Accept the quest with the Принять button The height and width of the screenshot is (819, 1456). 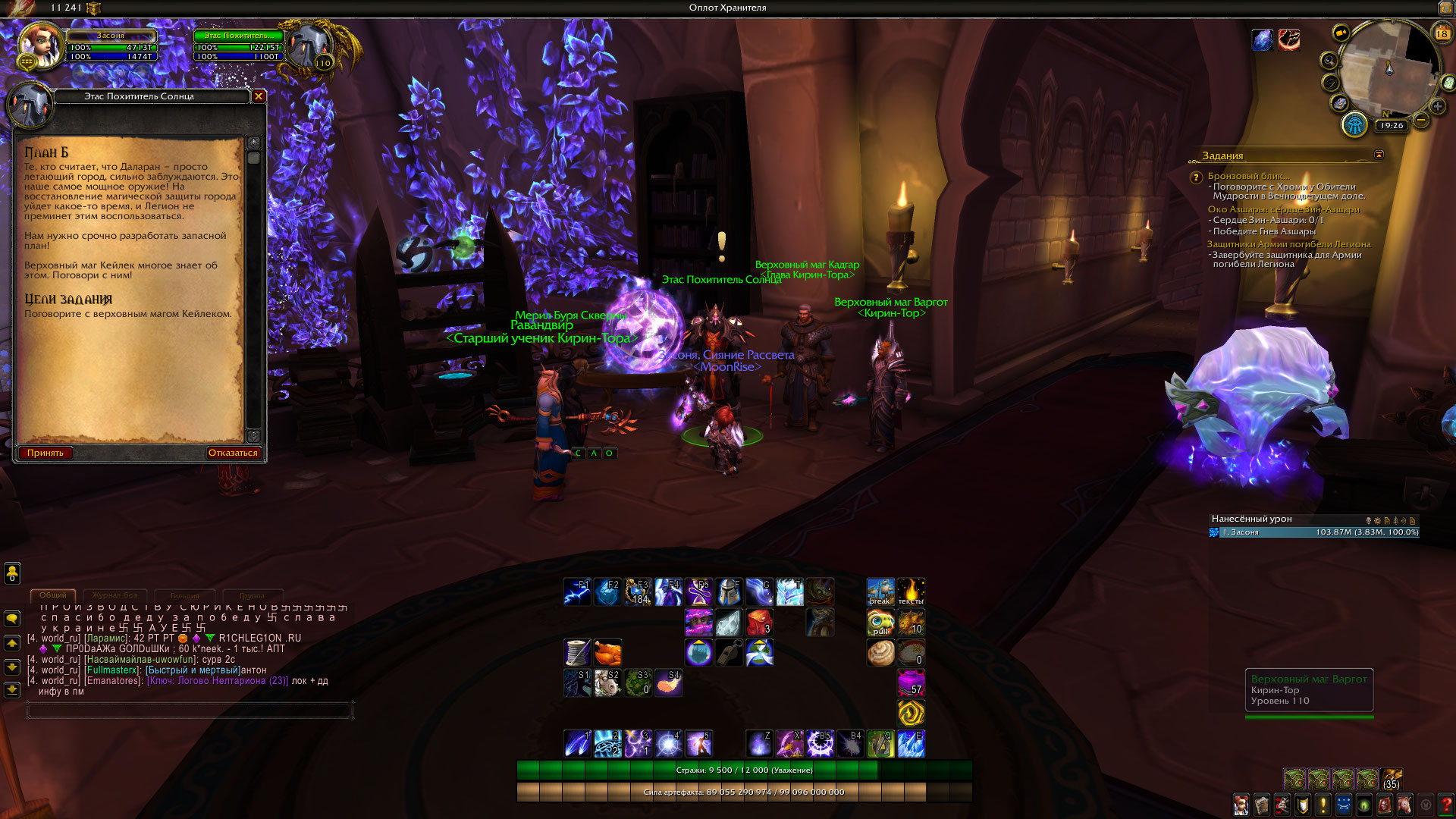pyautogui.click(x=45, y=453)
